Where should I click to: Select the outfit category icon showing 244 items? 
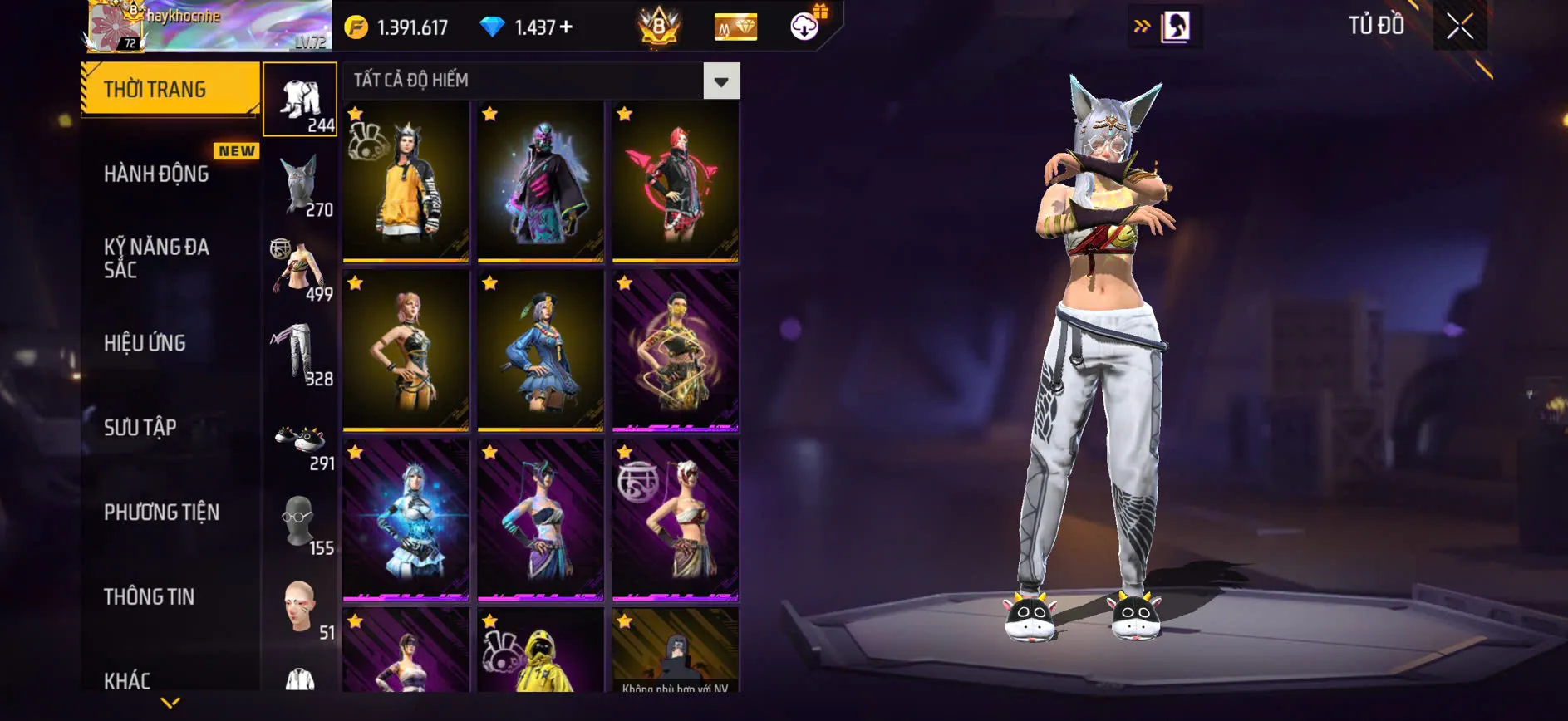click(x=300, y=98)
